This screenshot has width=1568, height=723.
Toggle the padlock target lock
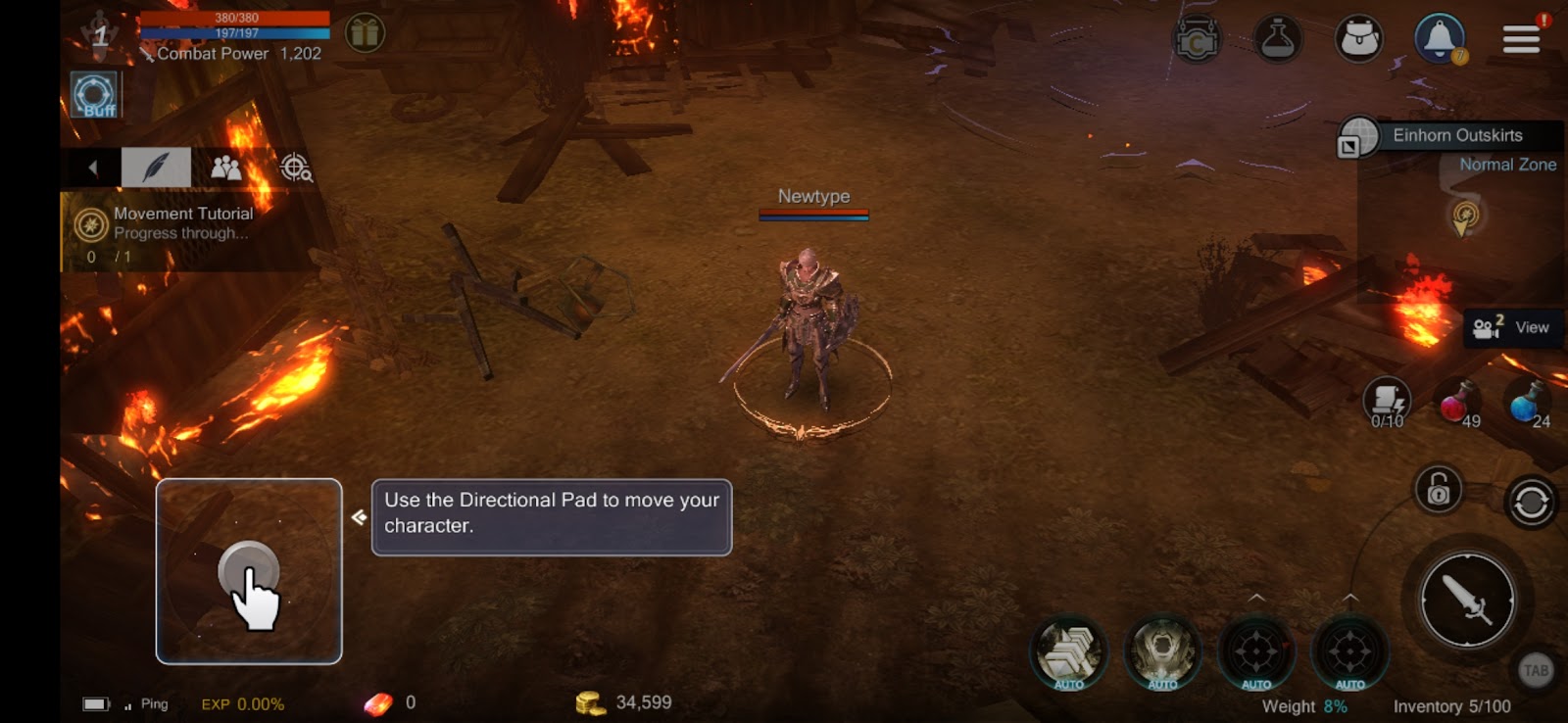1438,489
